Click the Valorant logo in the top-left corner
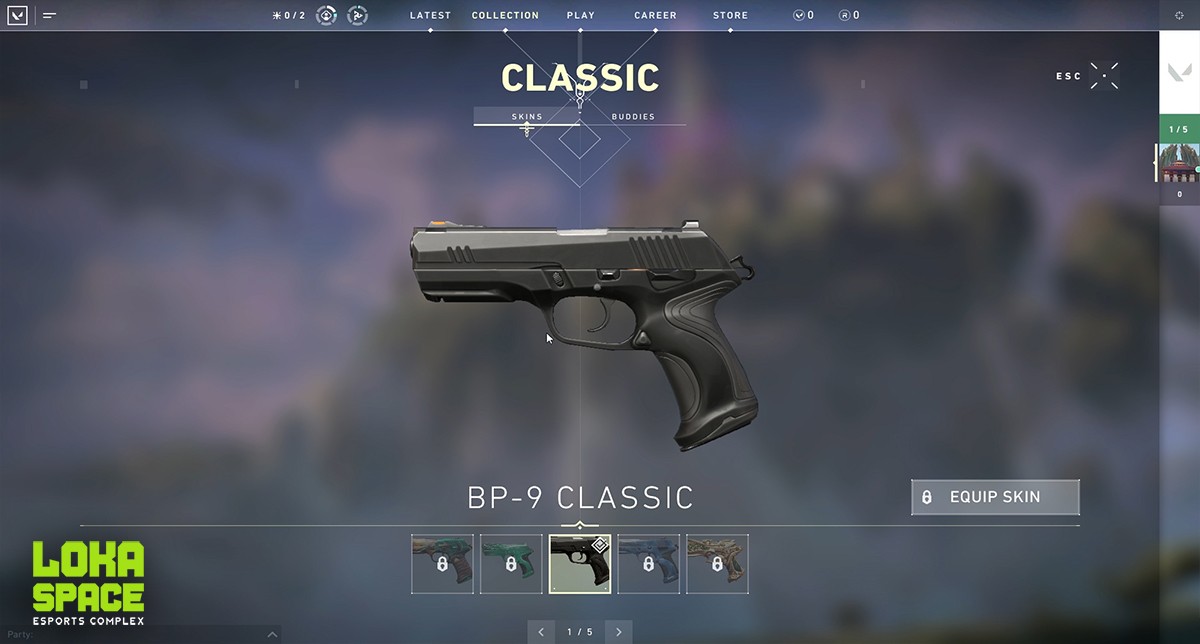This screenshot has height=644, width=1200. click(x=17, y=15)
